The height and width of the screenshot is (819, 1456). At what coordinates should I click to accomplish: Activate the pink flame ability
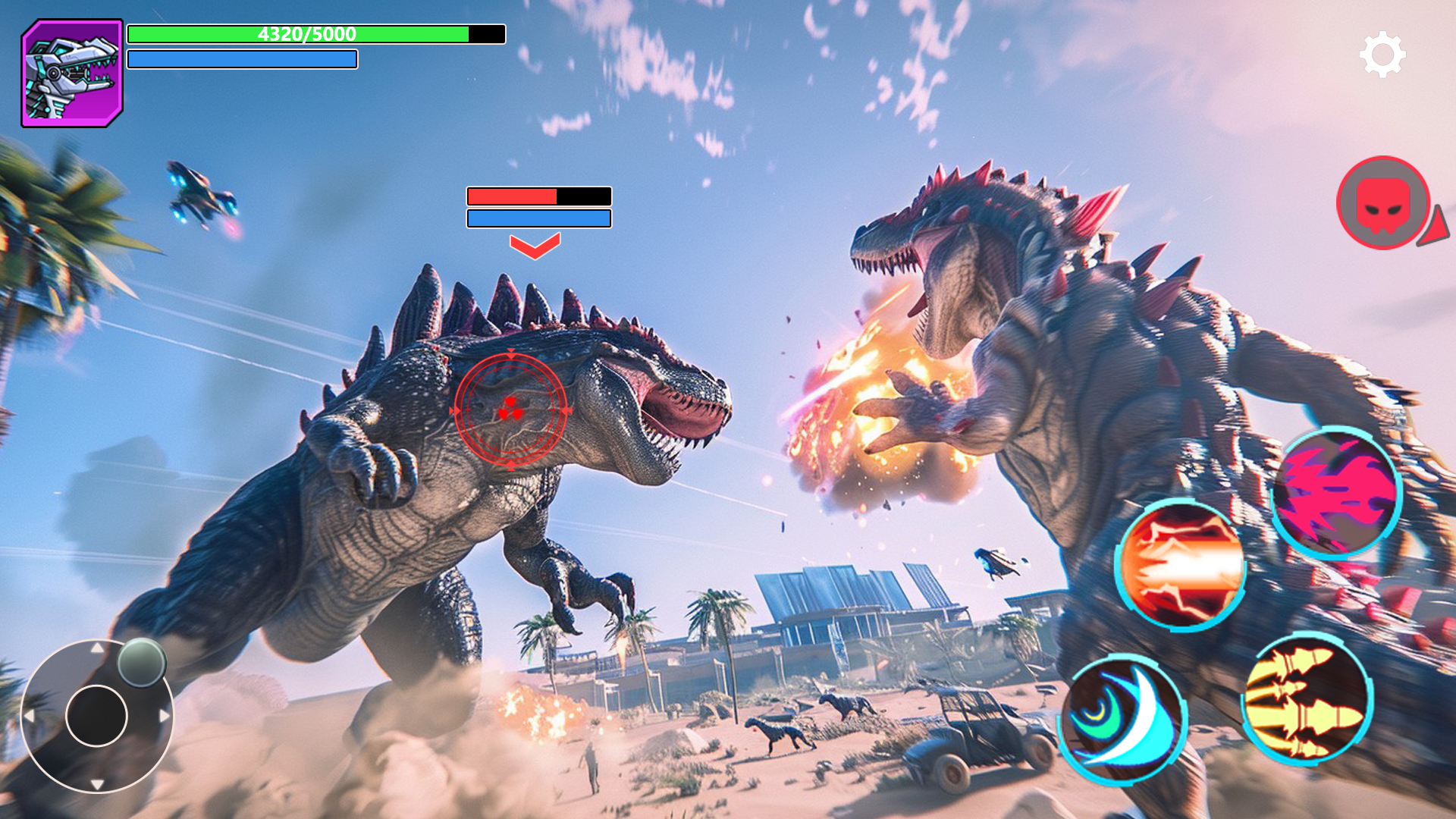[1336, 494]
